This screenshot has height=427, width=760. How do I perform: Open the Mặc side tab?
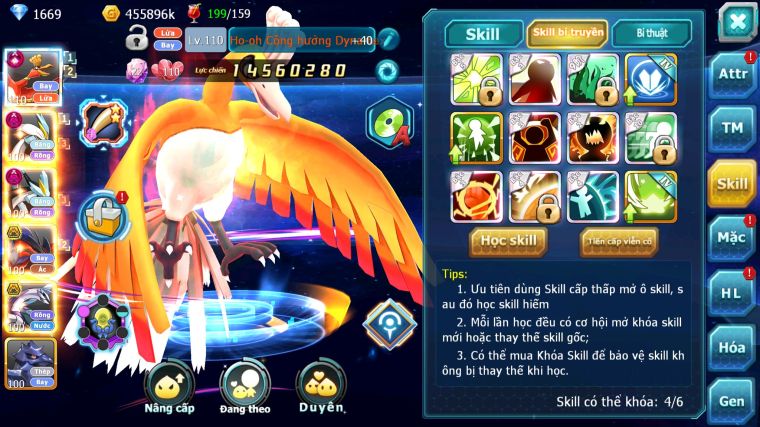[732, 238]
